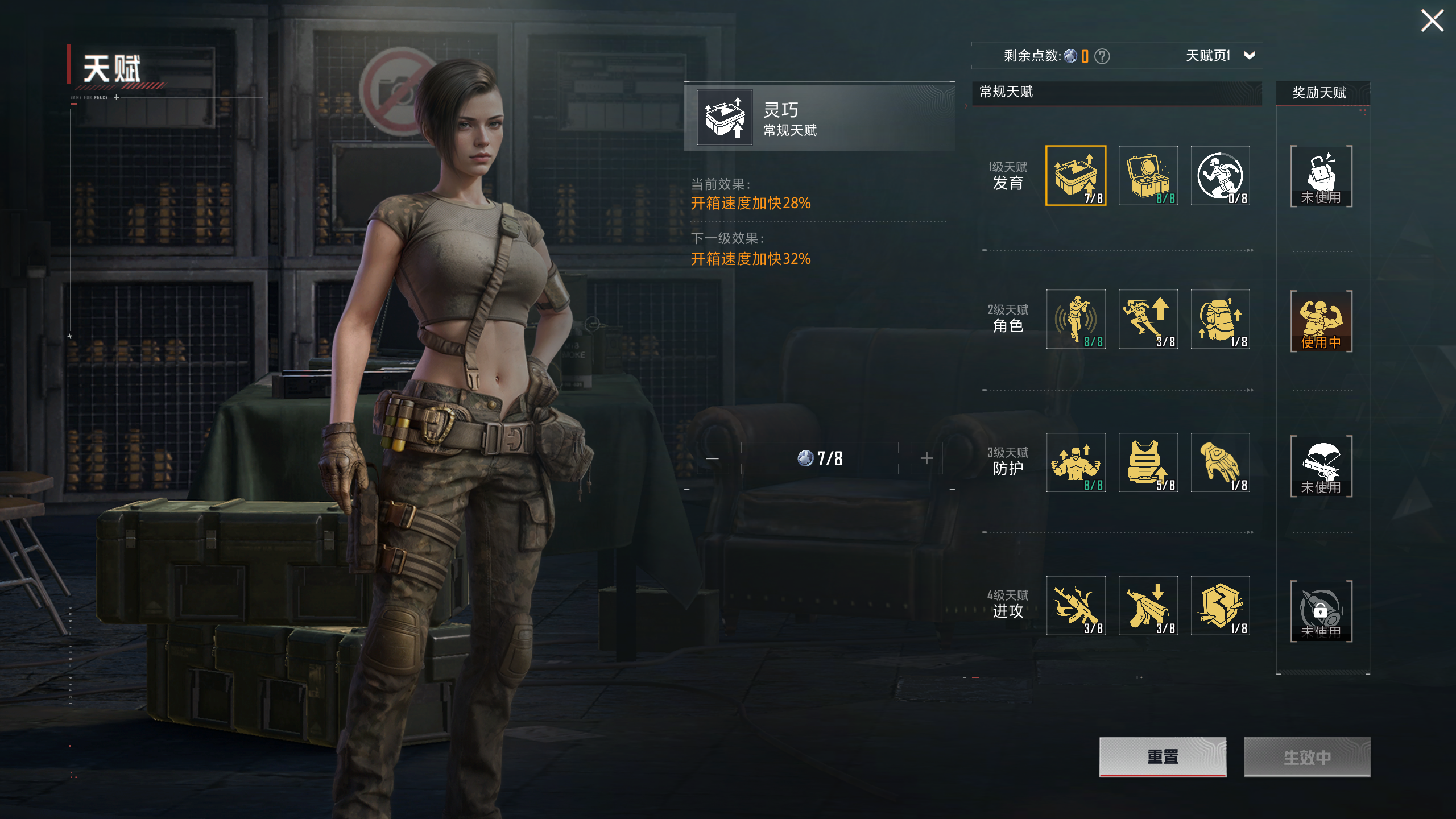This screenshot has height=819, width=1456.
Task: Choose the rifle attack talent
Action: pos(1076,606)
